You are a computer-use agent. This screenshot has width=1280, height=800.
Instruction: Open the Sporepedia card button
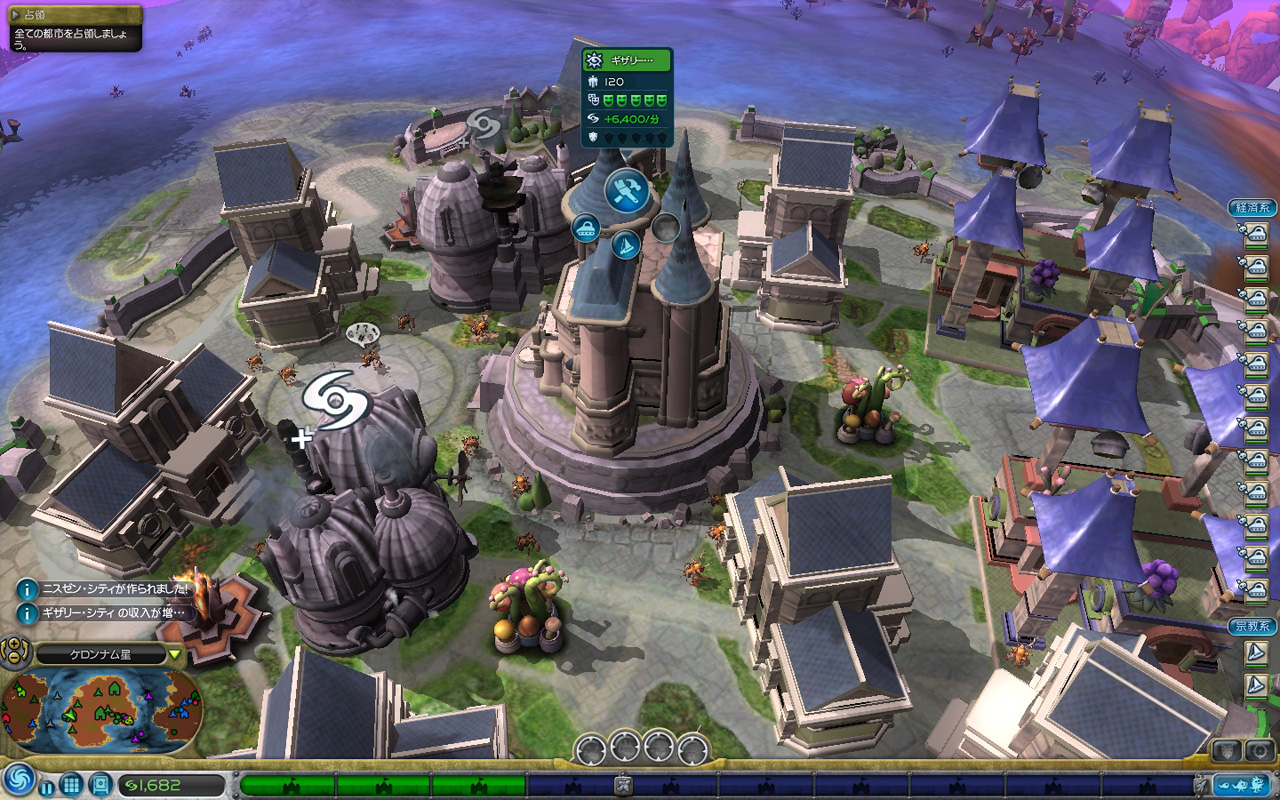[100, 785]
